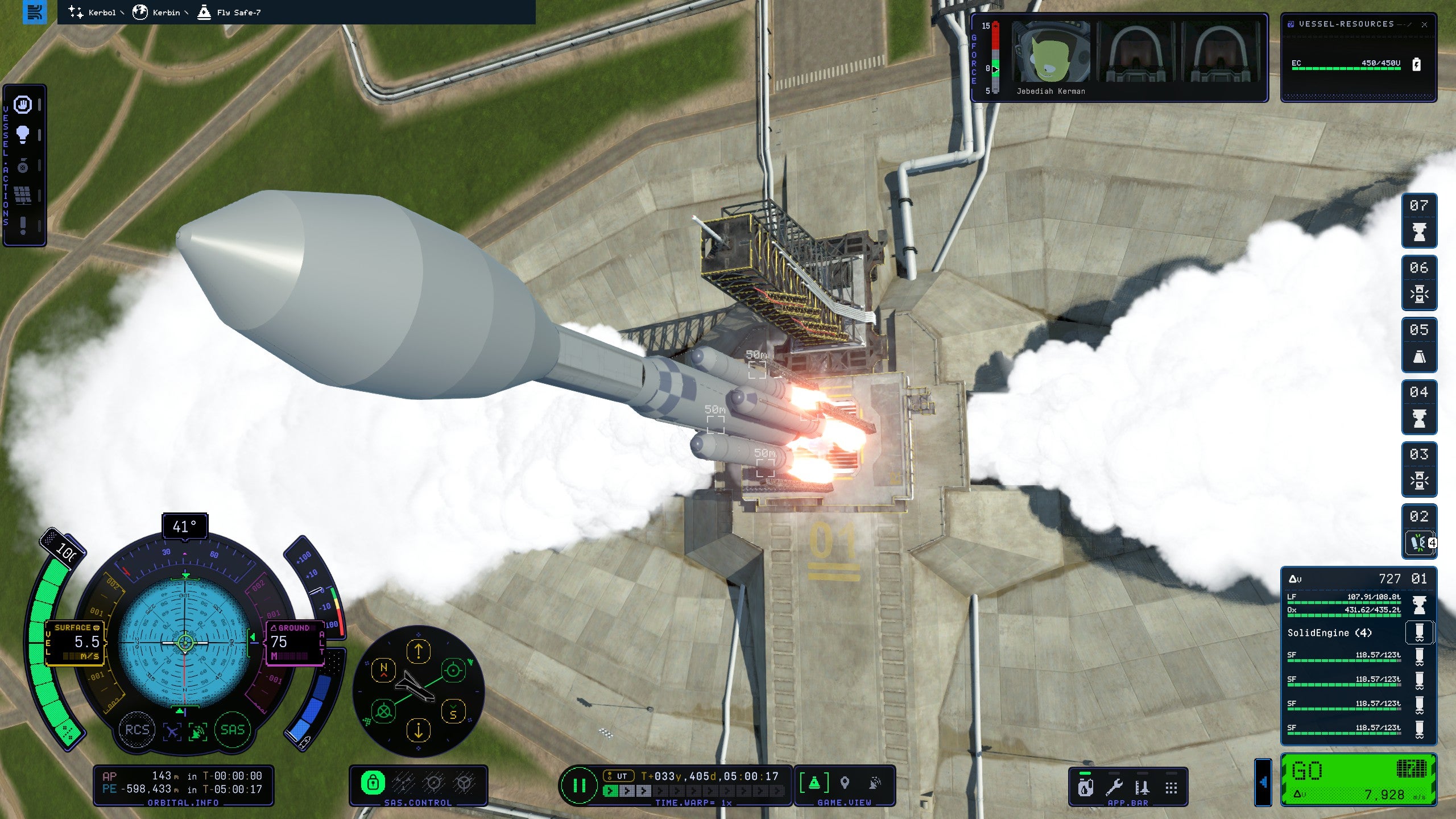Click the fourth time warp increment segment
Image resolution: width=1456 pixels, height=819 pixels.
pos(660,791)
